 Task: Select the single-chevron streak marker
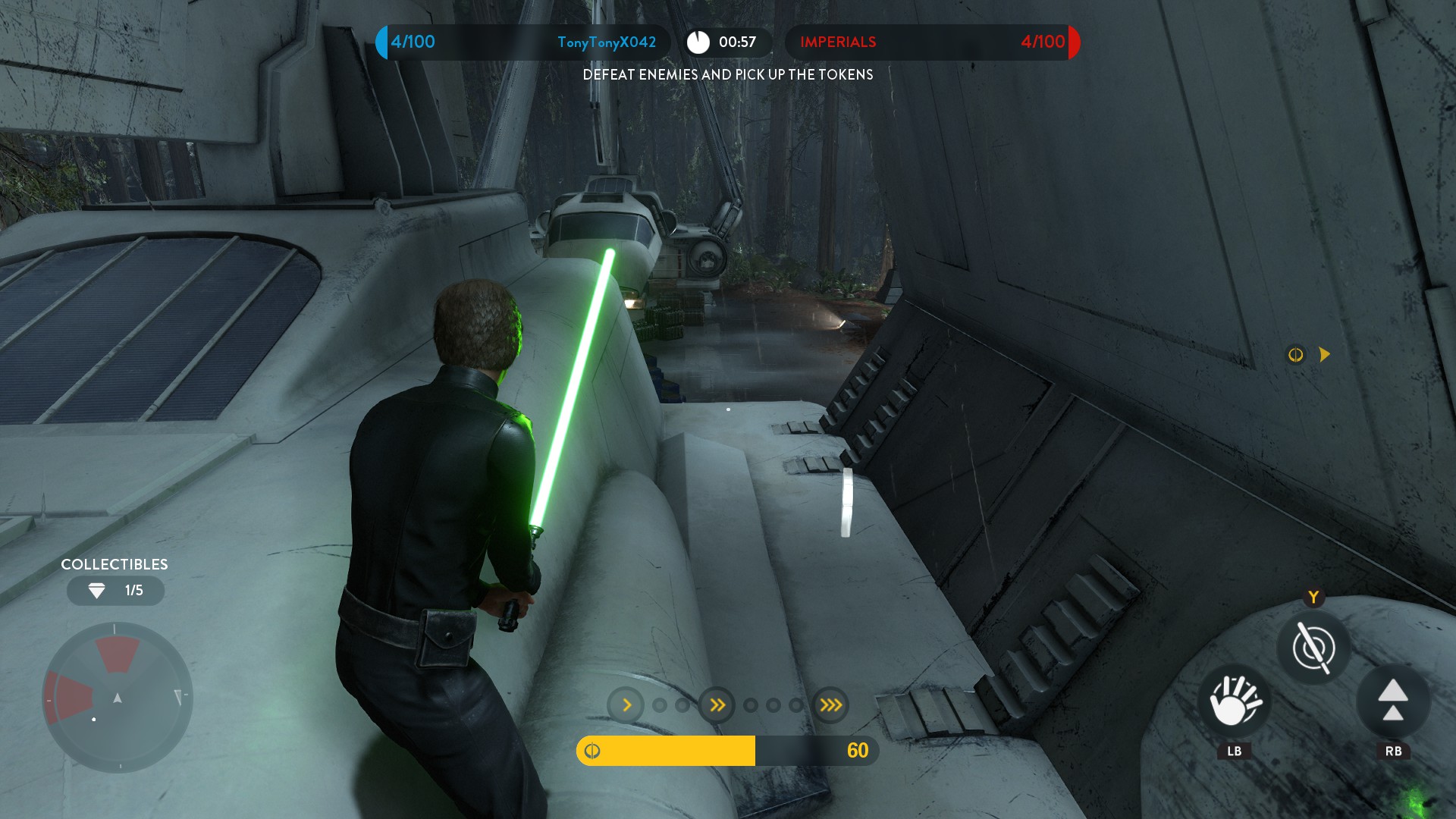626,705
